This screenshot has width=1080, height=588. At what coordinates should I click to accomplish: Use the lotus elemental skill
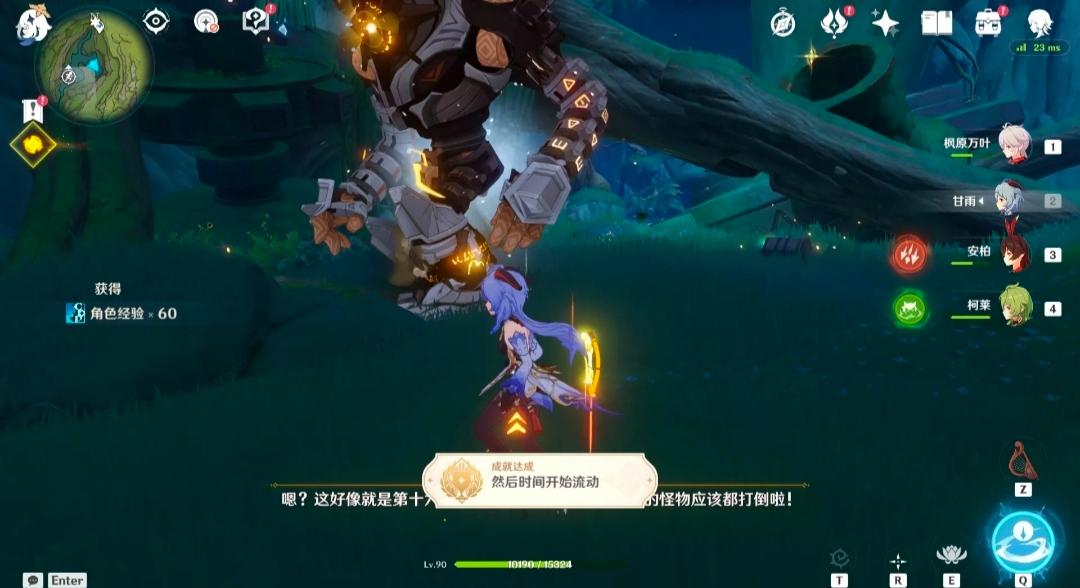951,554
